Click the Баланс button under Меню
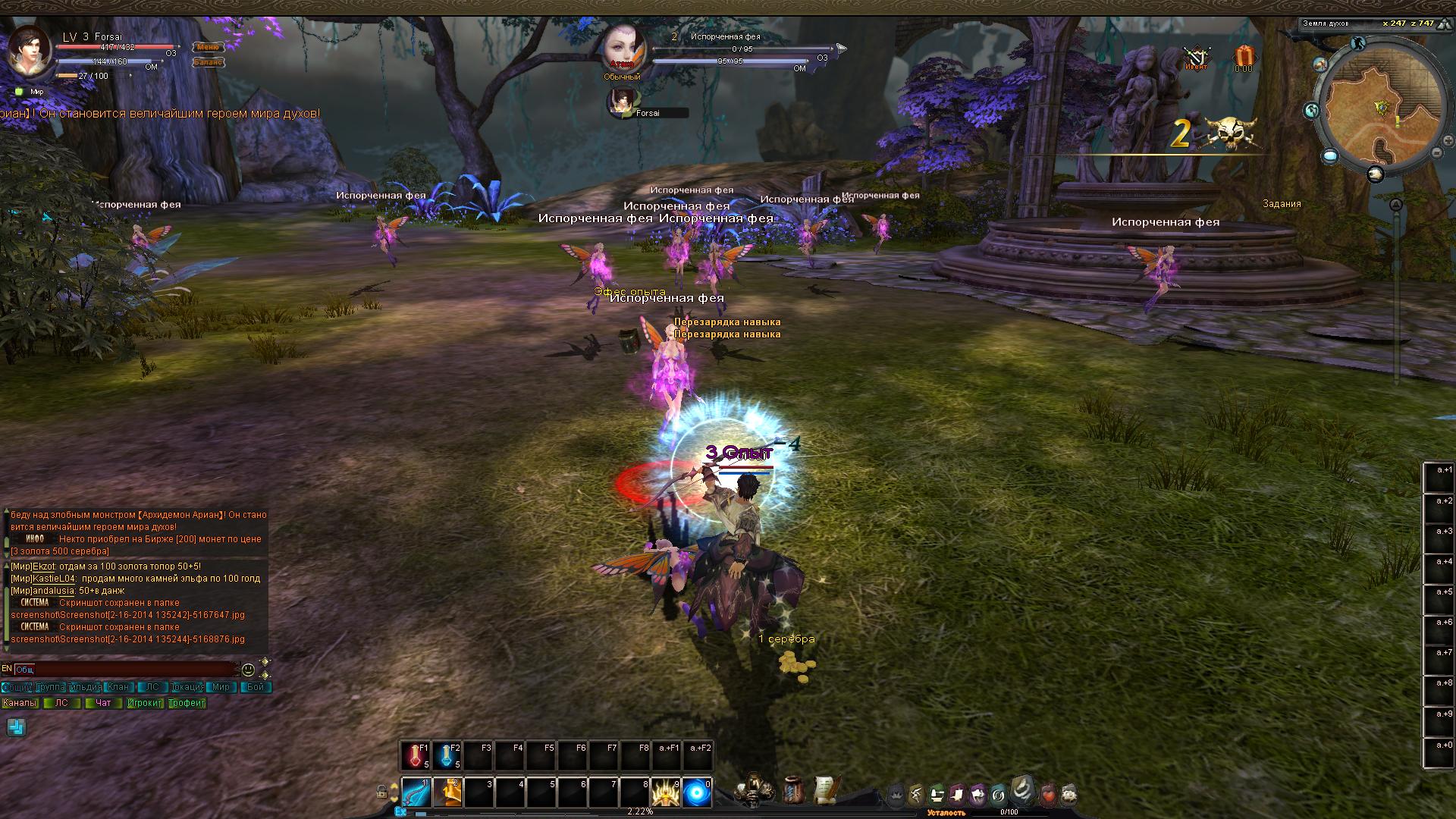This screenshot has width=1456, height=819. pyautogui.click(x=207, y=62)
